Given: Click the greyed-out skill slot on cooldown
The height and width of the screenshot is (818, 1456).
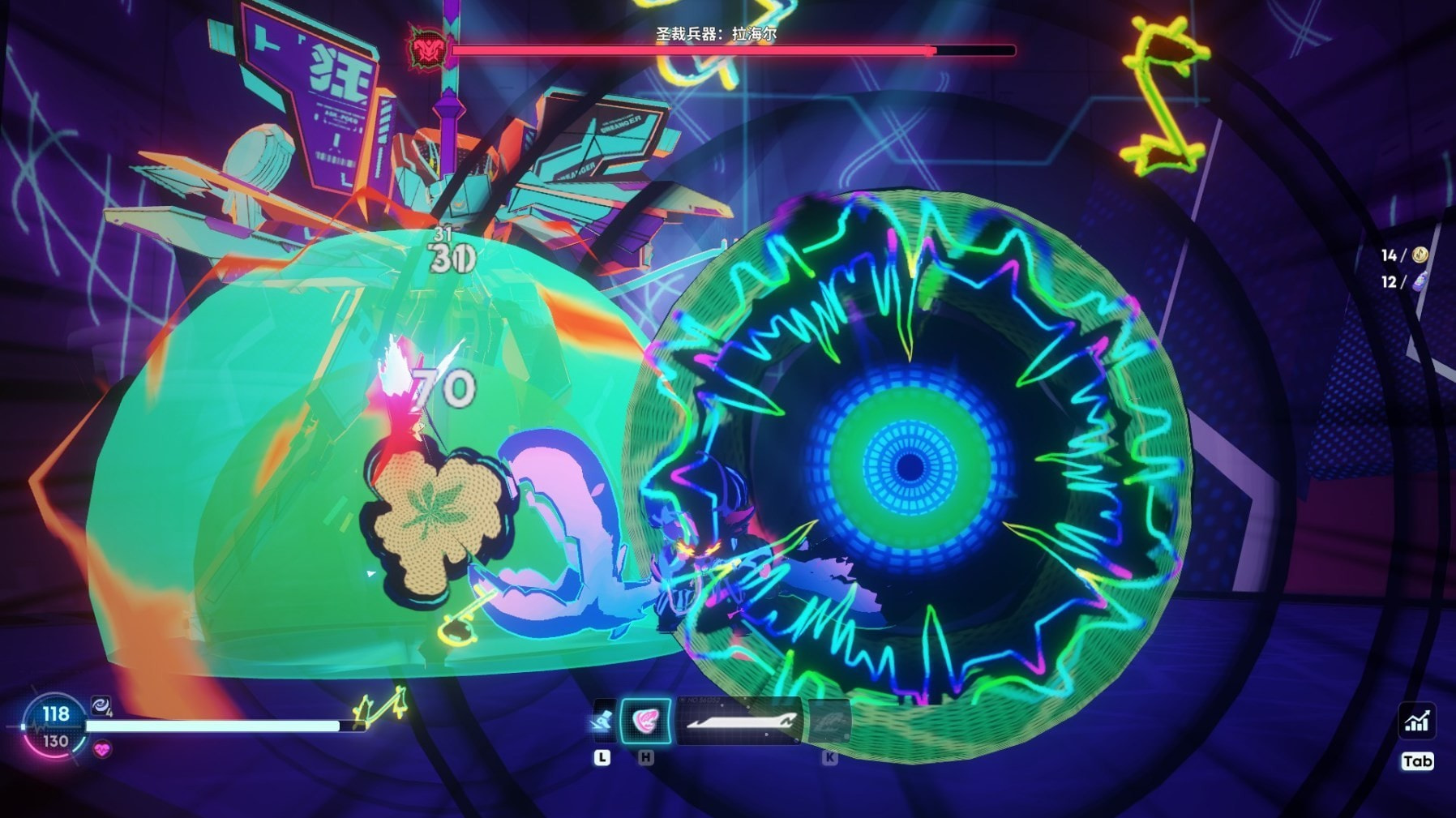Looking at the screenshot, I should (x=828, y=721).
